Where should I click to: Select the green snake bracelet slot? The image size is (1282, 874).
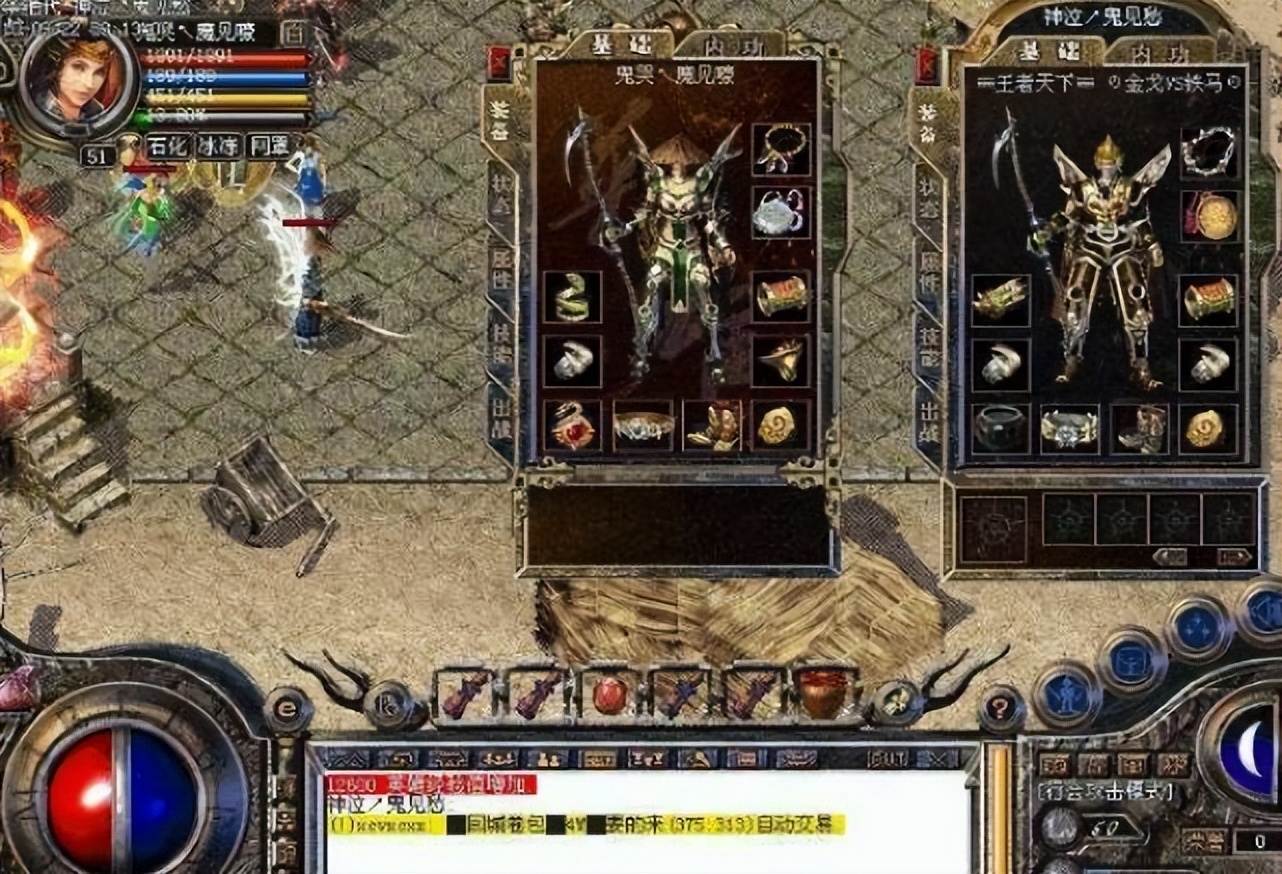click(573, 297)
